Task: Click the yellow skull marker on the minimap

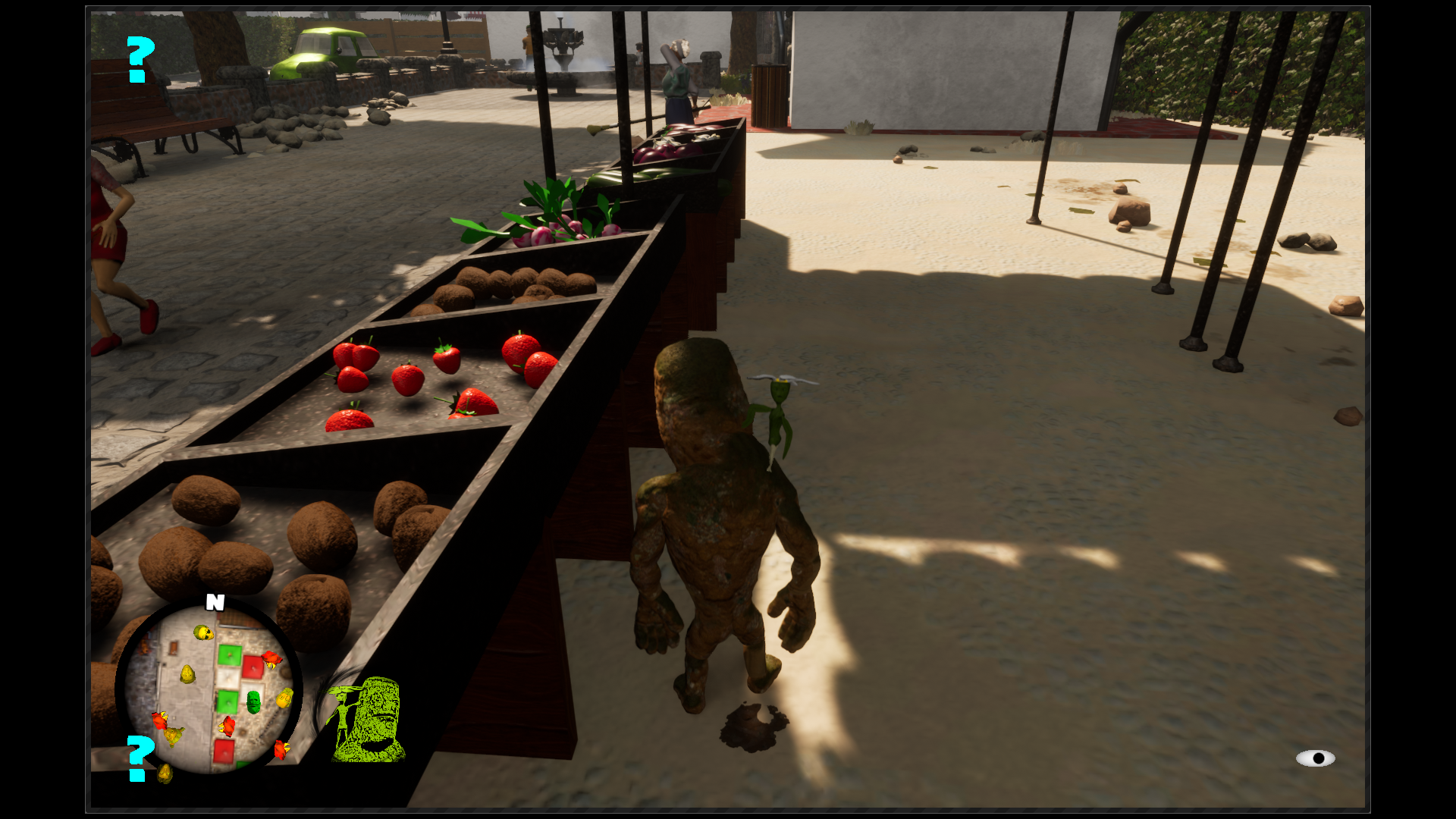Action: pos(202,632)
